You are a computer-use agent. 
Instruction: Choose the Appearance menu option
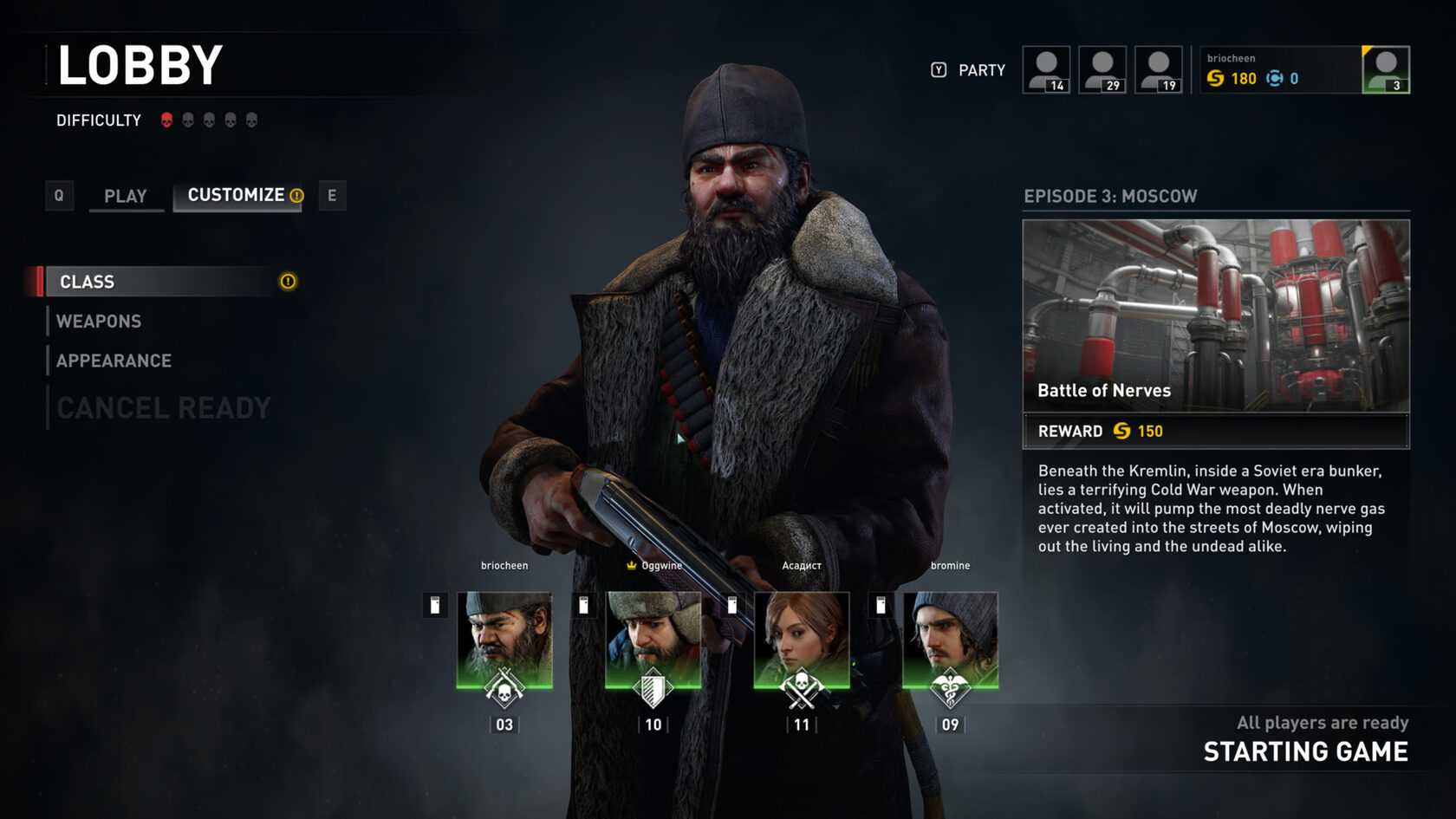tap(114, 361)
